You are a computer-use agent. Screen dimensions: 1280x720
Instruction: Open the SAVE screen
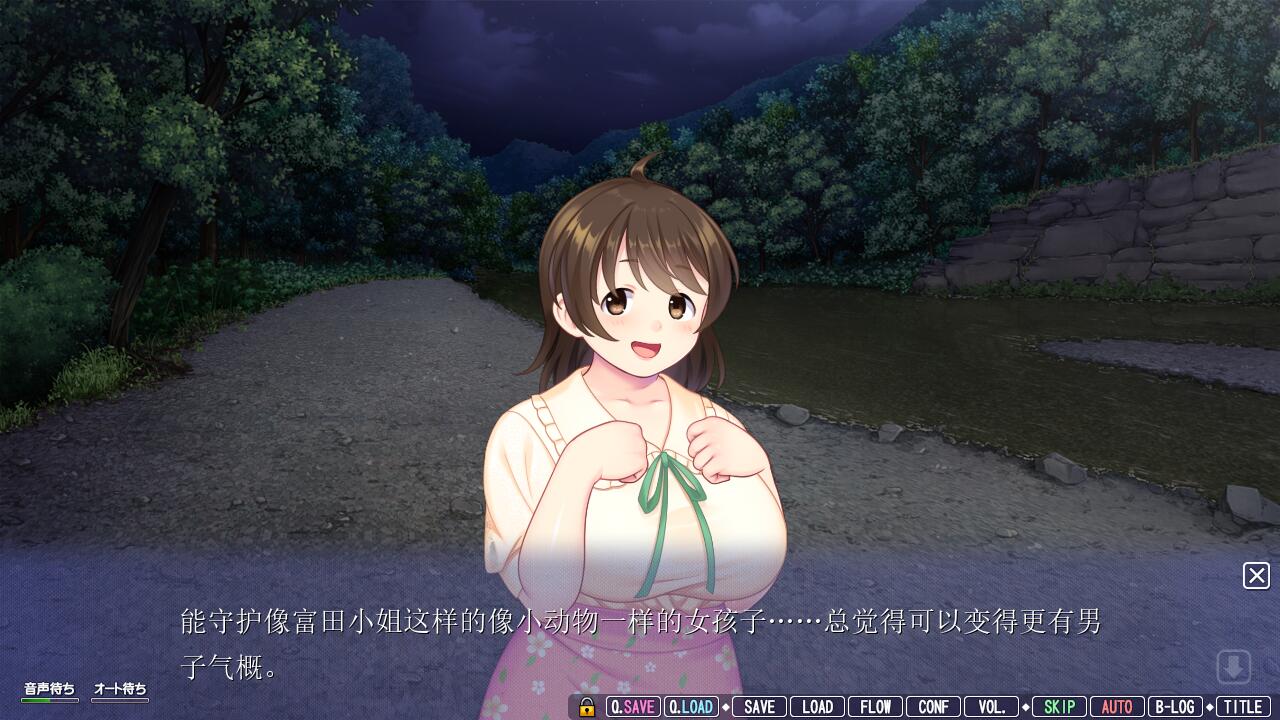click(759, 706)
